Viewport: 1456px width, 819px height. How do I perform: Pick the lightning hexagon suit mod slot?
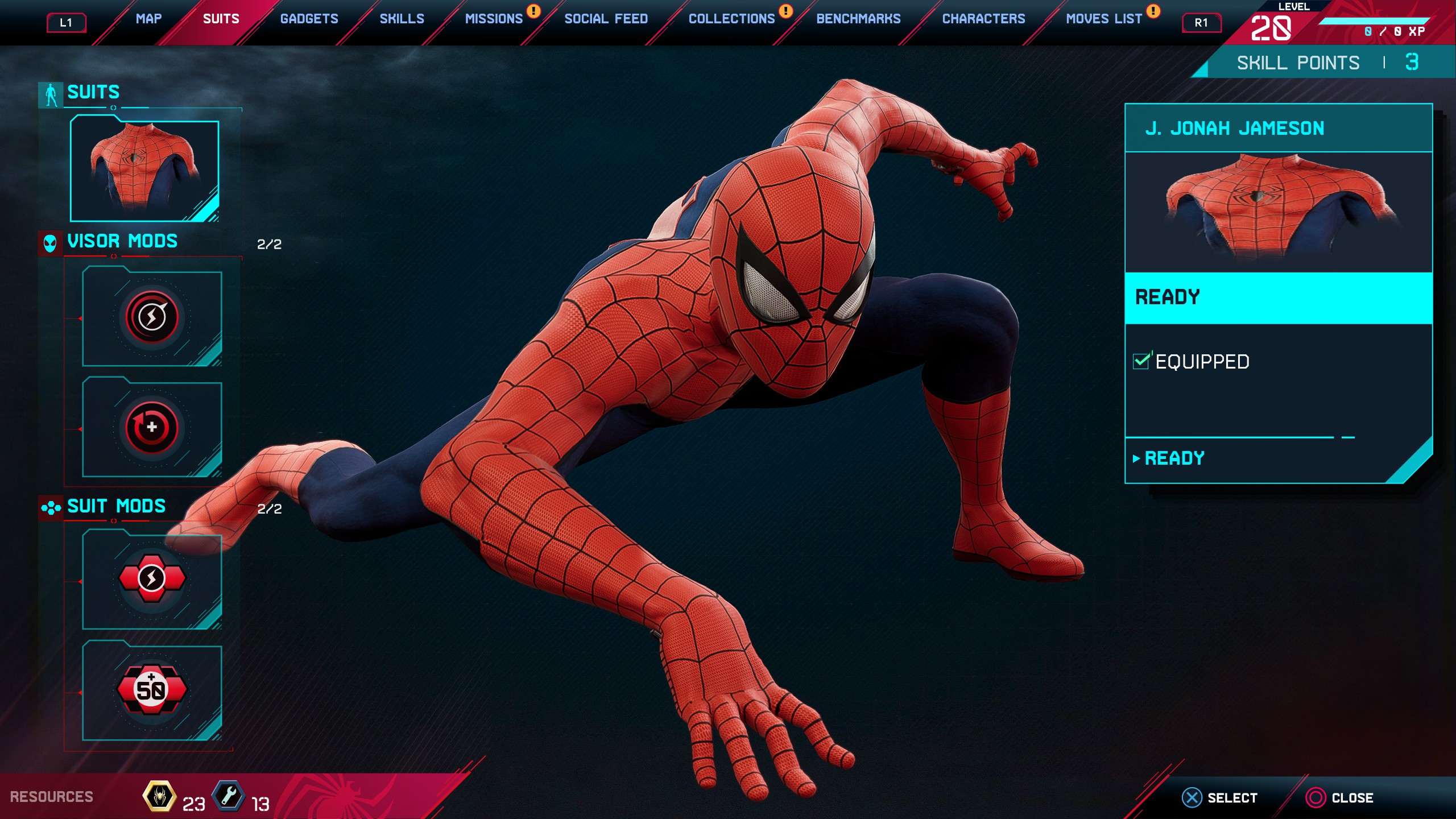tap(152, 579)
